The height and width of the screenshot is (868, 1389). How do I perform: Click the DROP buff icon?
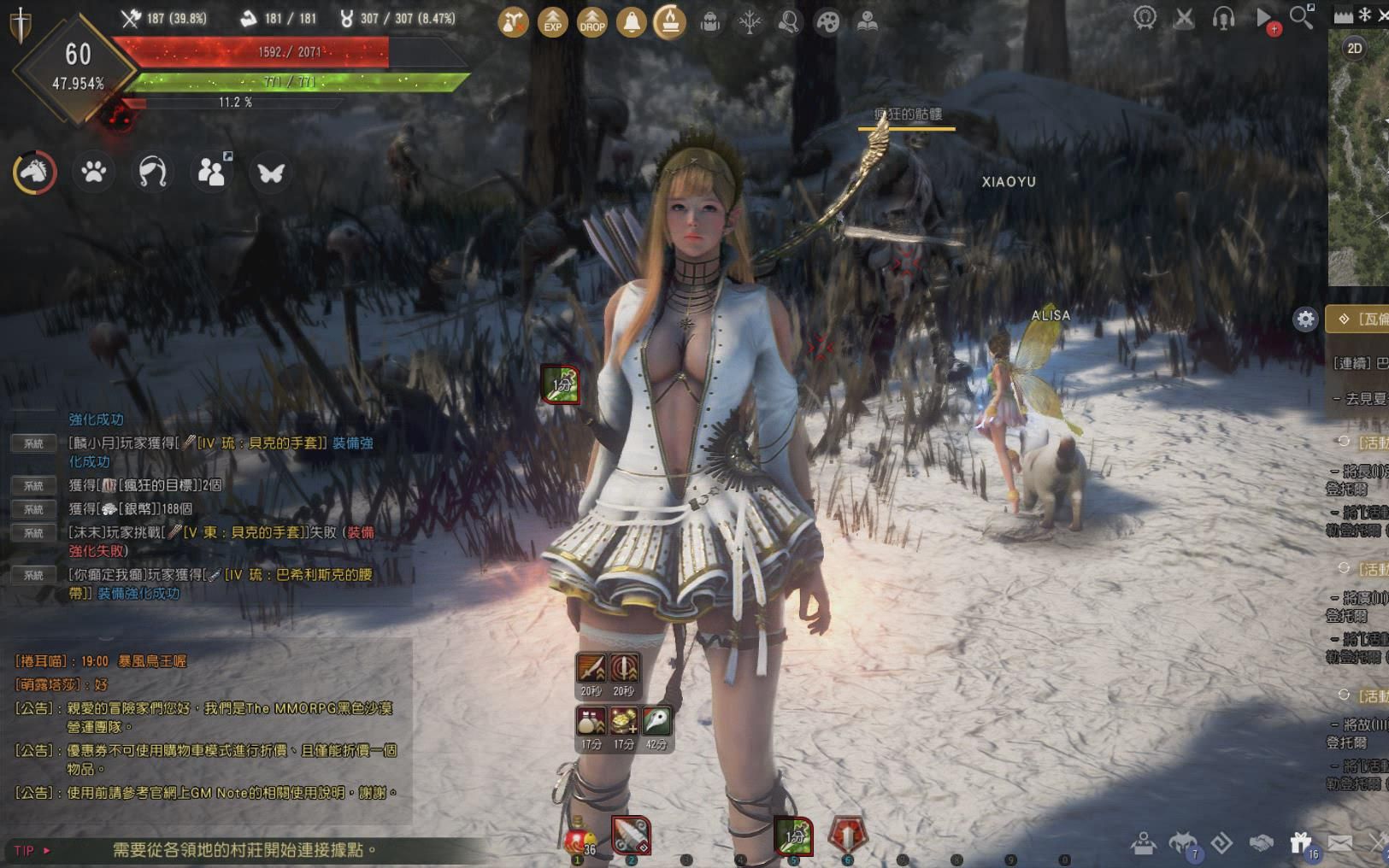[592, 21]
